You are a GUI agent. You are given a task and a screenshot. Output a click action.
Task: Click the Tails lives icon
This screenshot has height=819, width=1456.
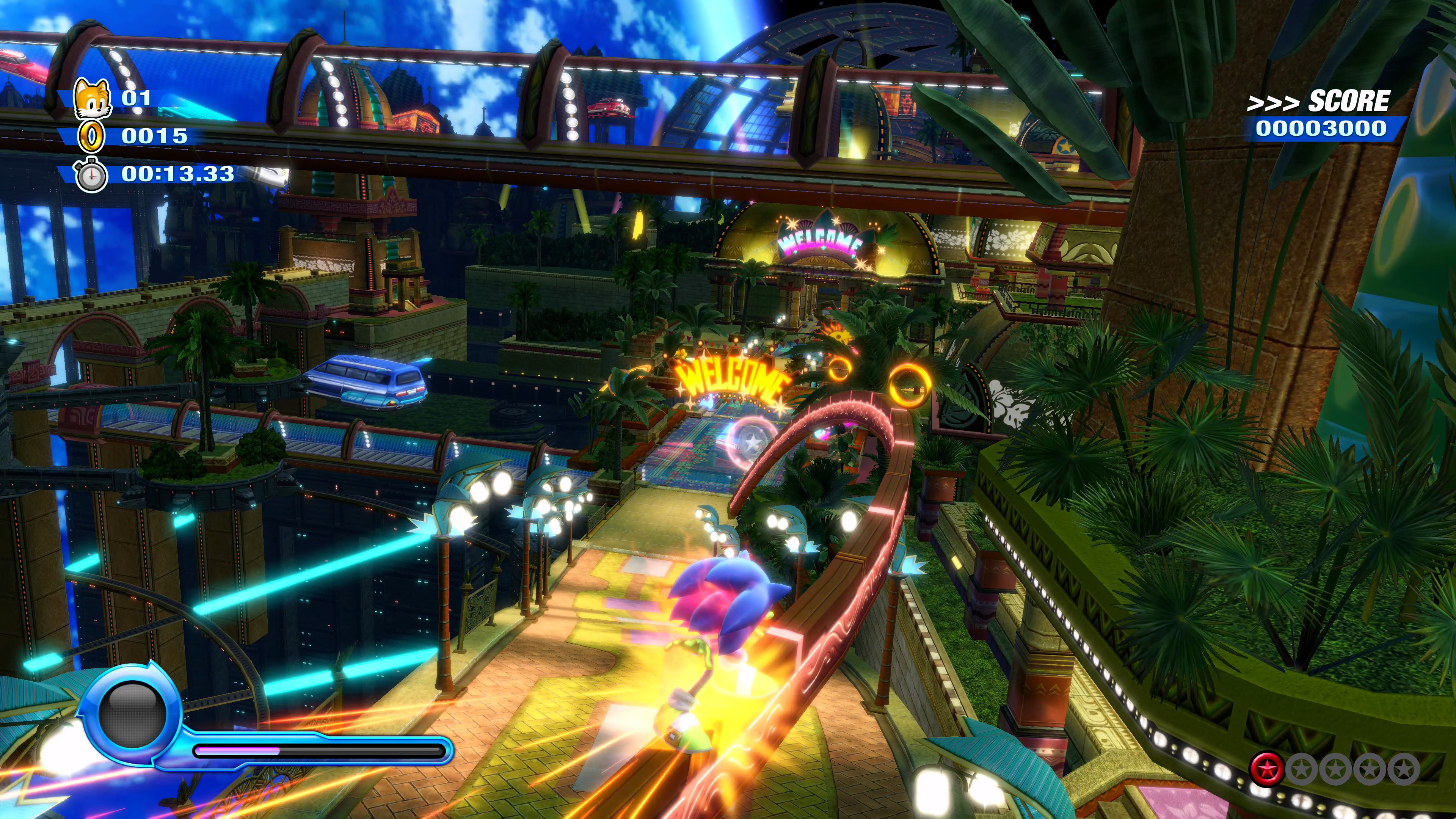coord(92,98)
